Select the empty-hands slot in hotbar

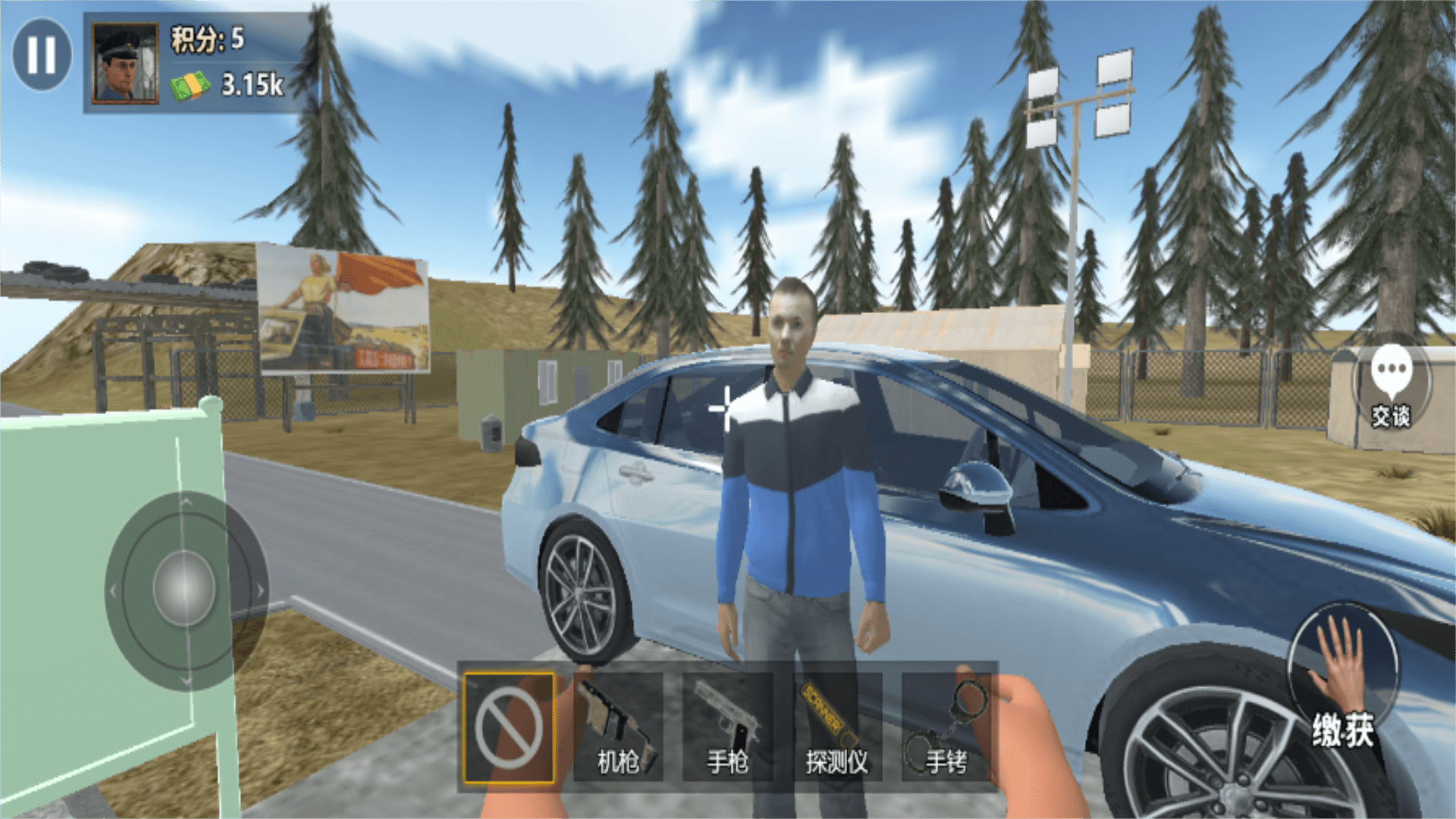pos(509,727)
